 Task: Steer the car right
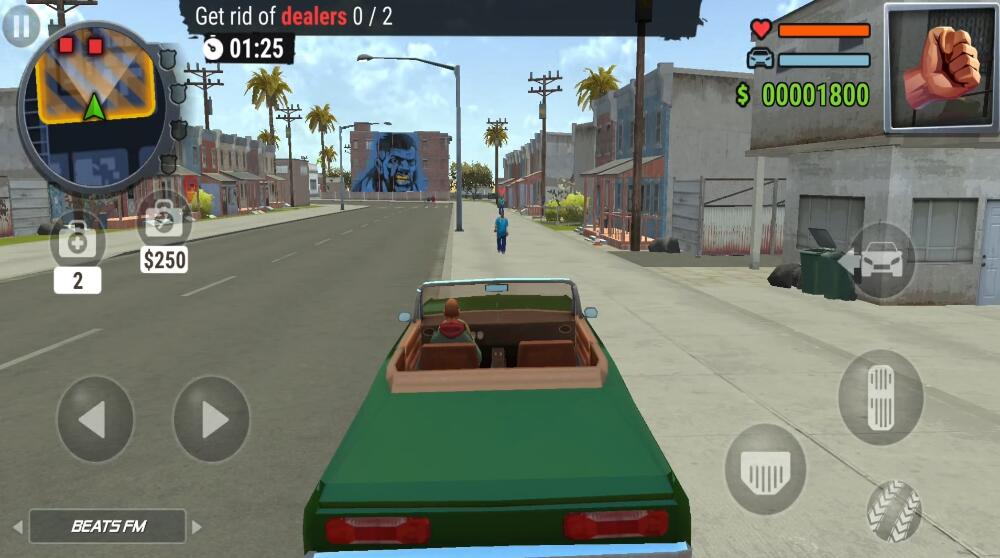[211, 419]
